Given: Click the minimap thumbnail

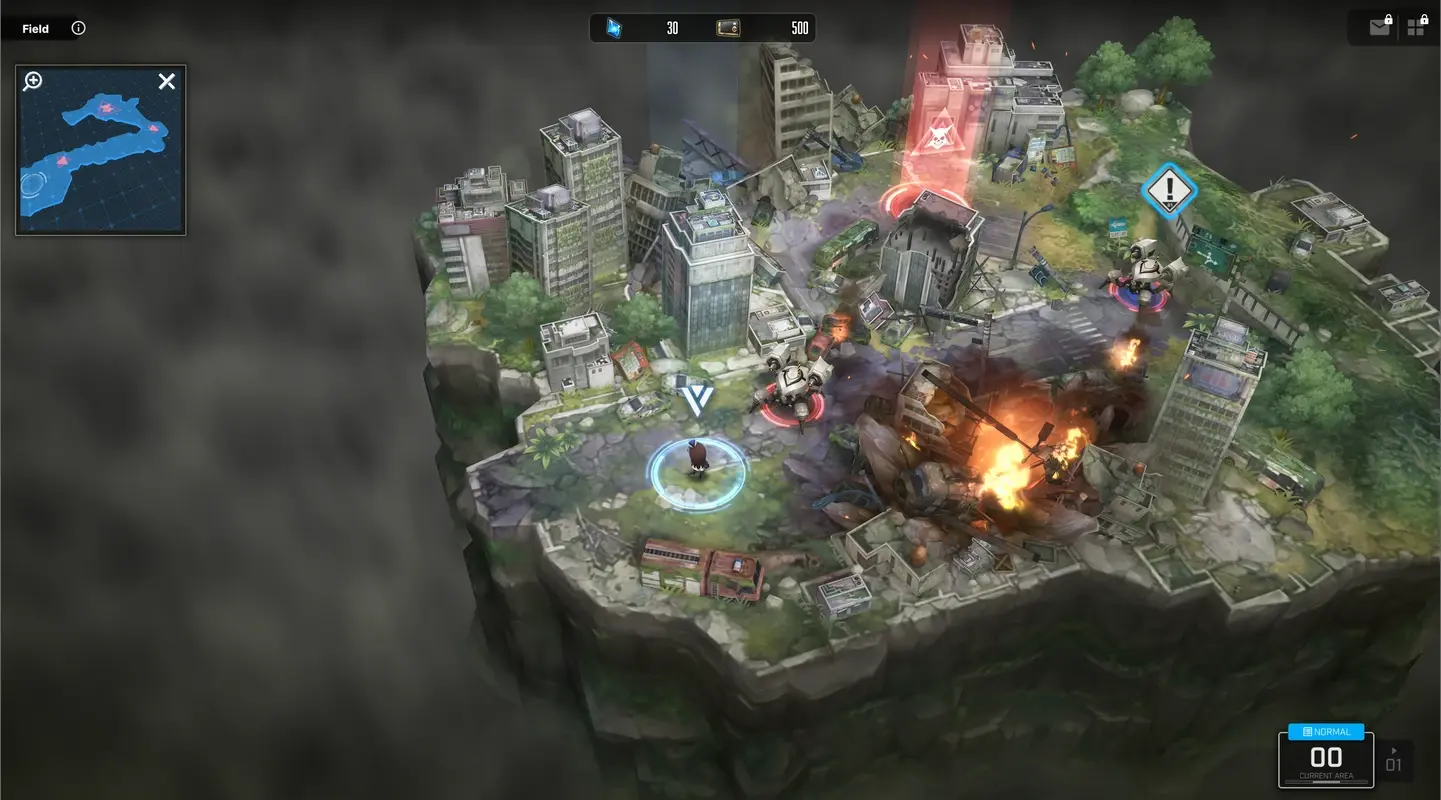Looking at the screenshot, I should coord(100,150).
